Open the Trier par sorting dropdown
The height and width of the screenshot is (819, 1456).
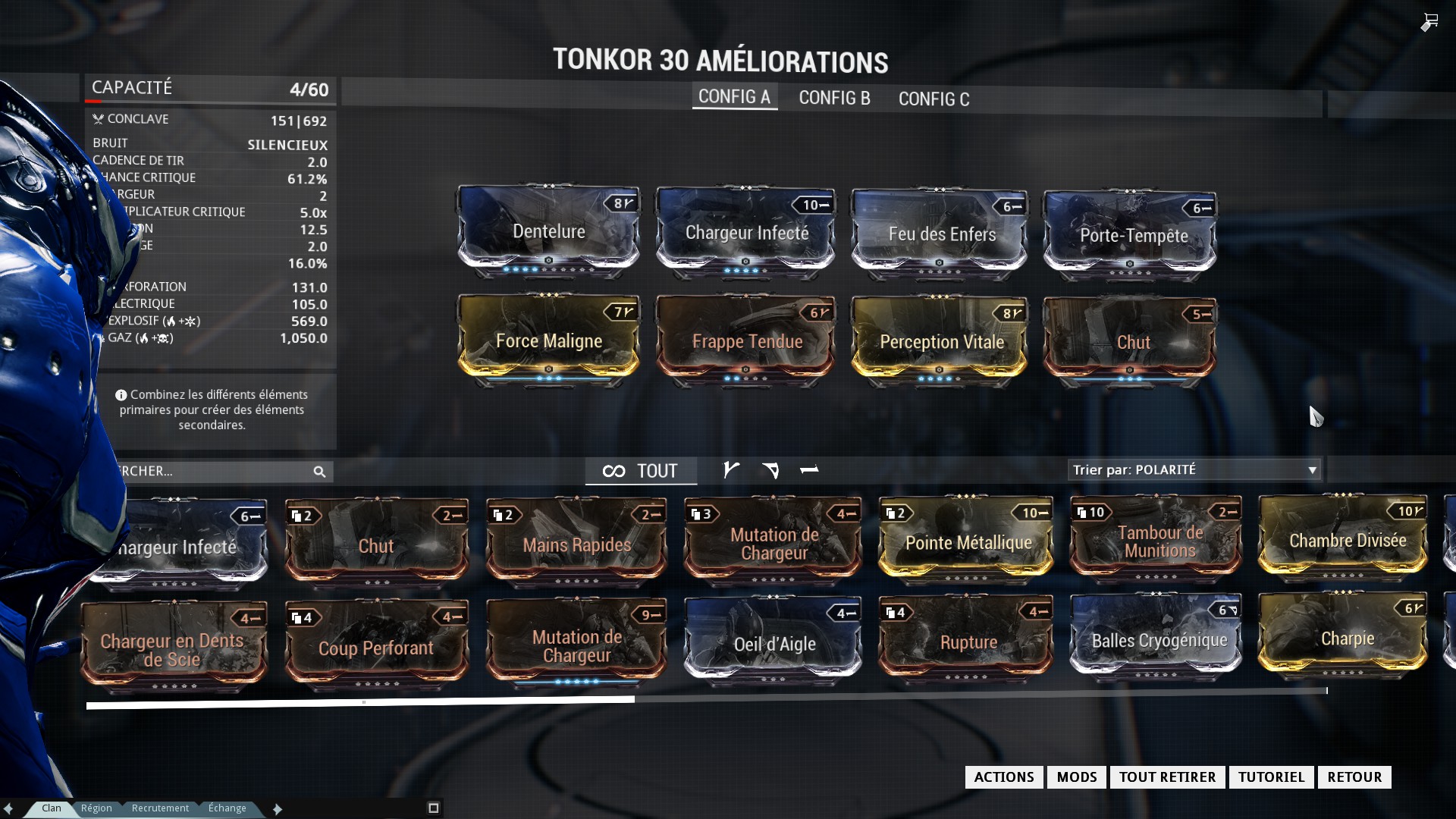tap(1194, 470)
